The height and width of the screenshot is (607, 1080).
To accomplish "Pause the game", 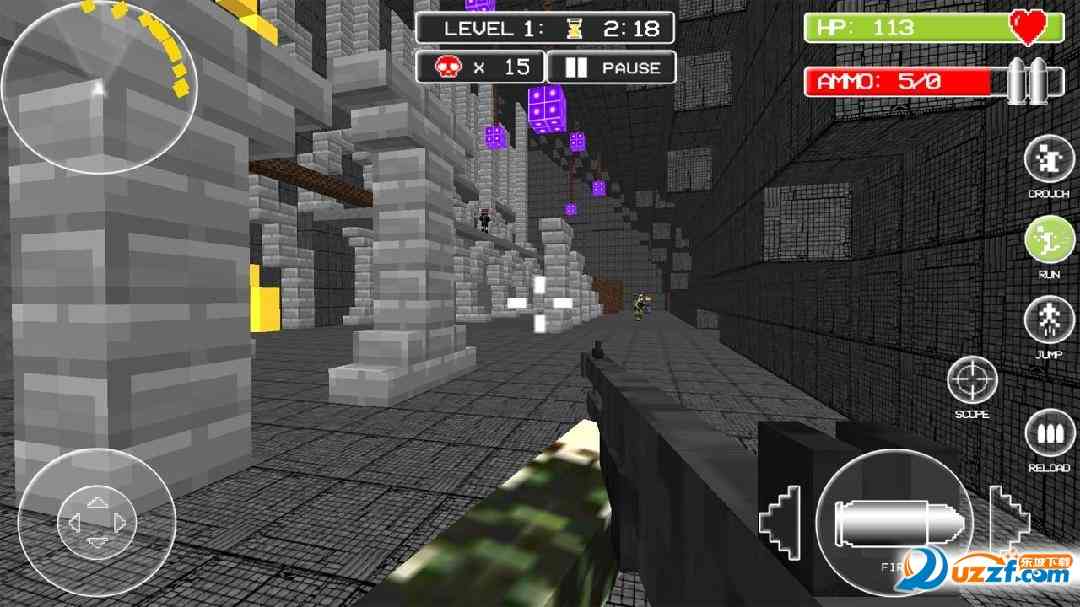I will pyautogui.click(x=612, y=68).
